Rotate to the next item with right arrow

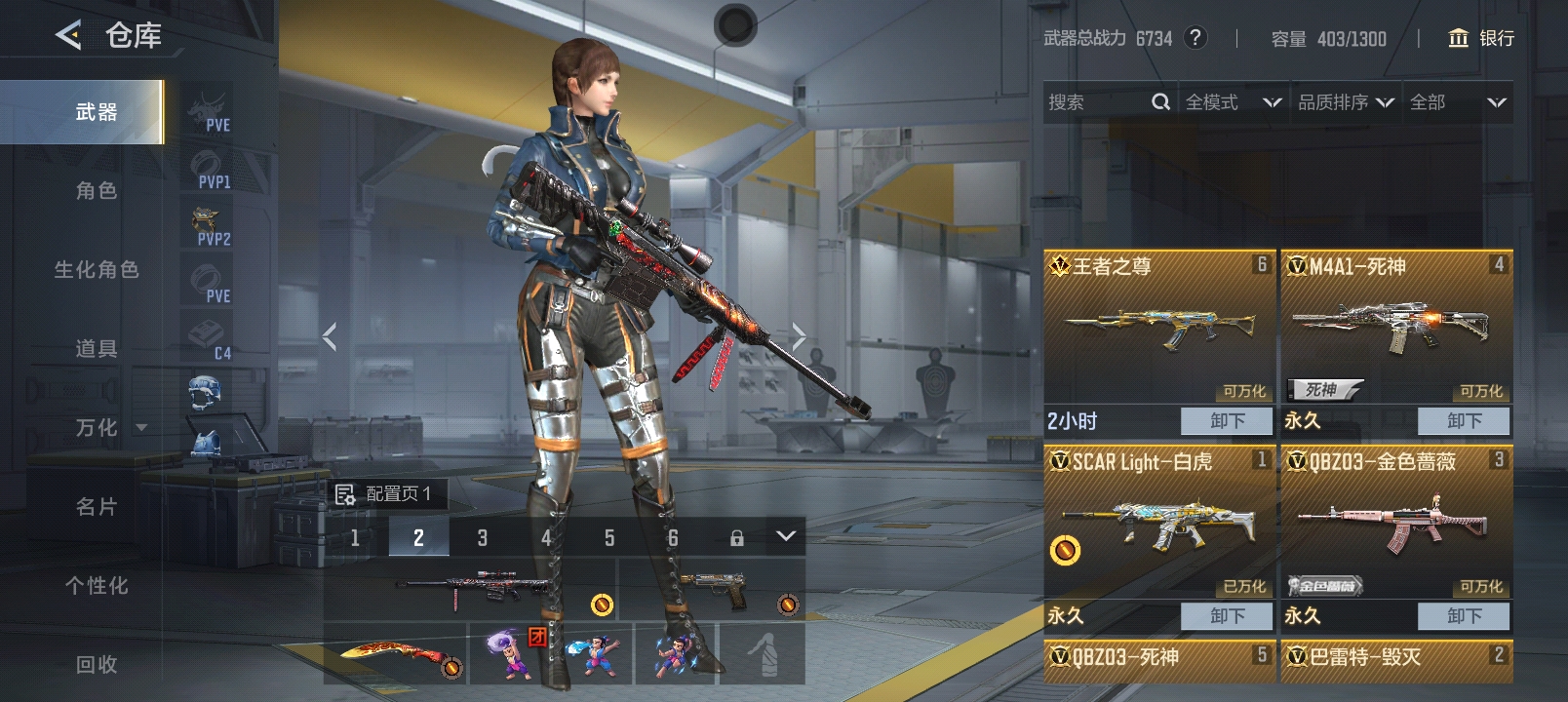pos(799,337)
